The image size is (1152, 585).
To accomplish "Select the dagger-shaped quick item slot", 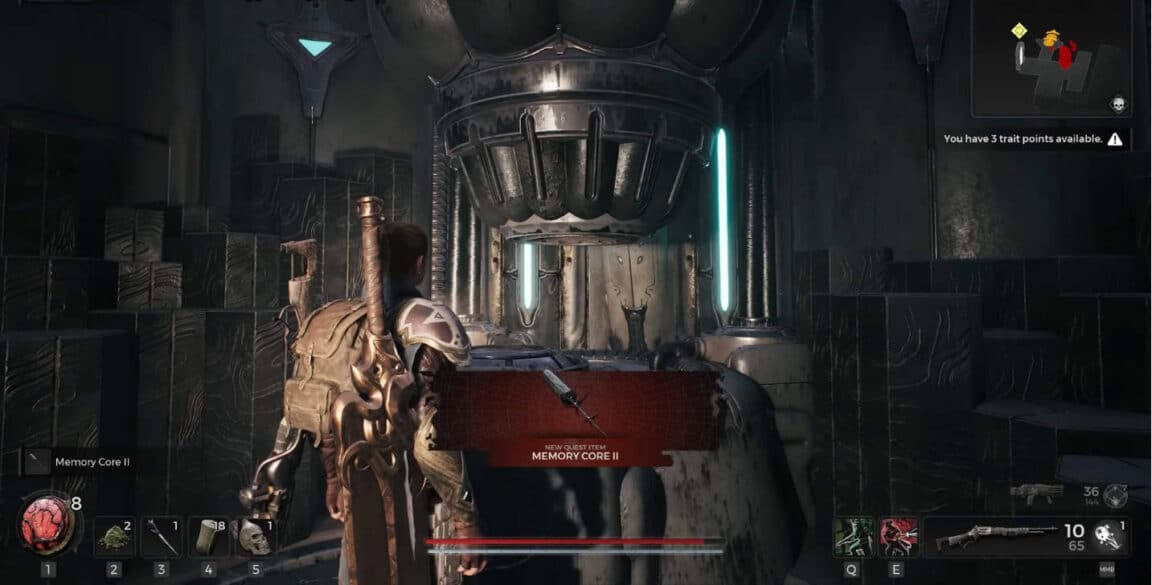I will click(160, 537).
